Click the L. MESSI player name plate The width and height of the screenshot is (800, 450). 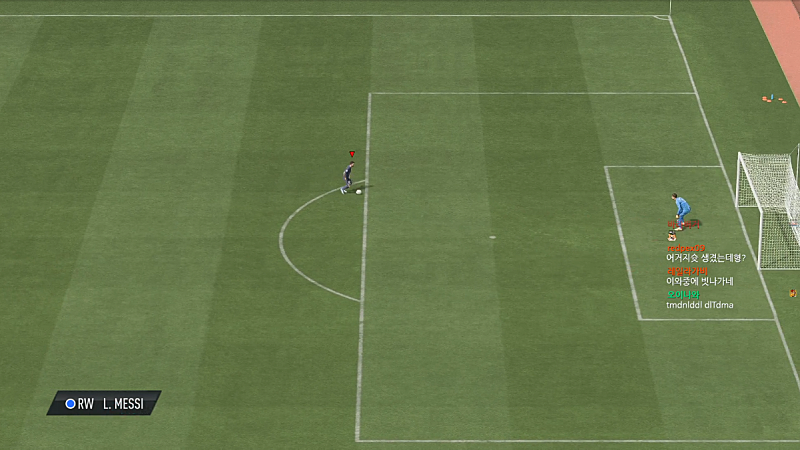click(104, 403)
